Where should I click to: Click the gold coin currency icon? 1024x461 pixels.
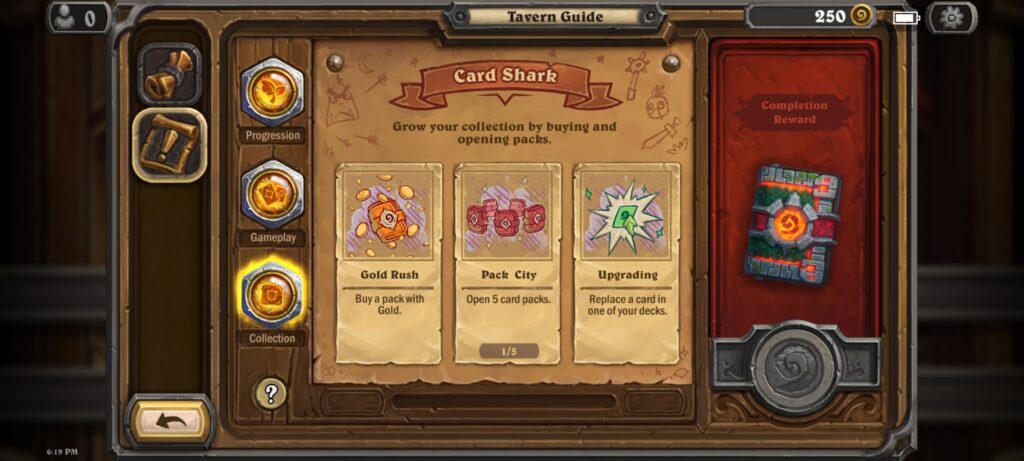point(861,16)
